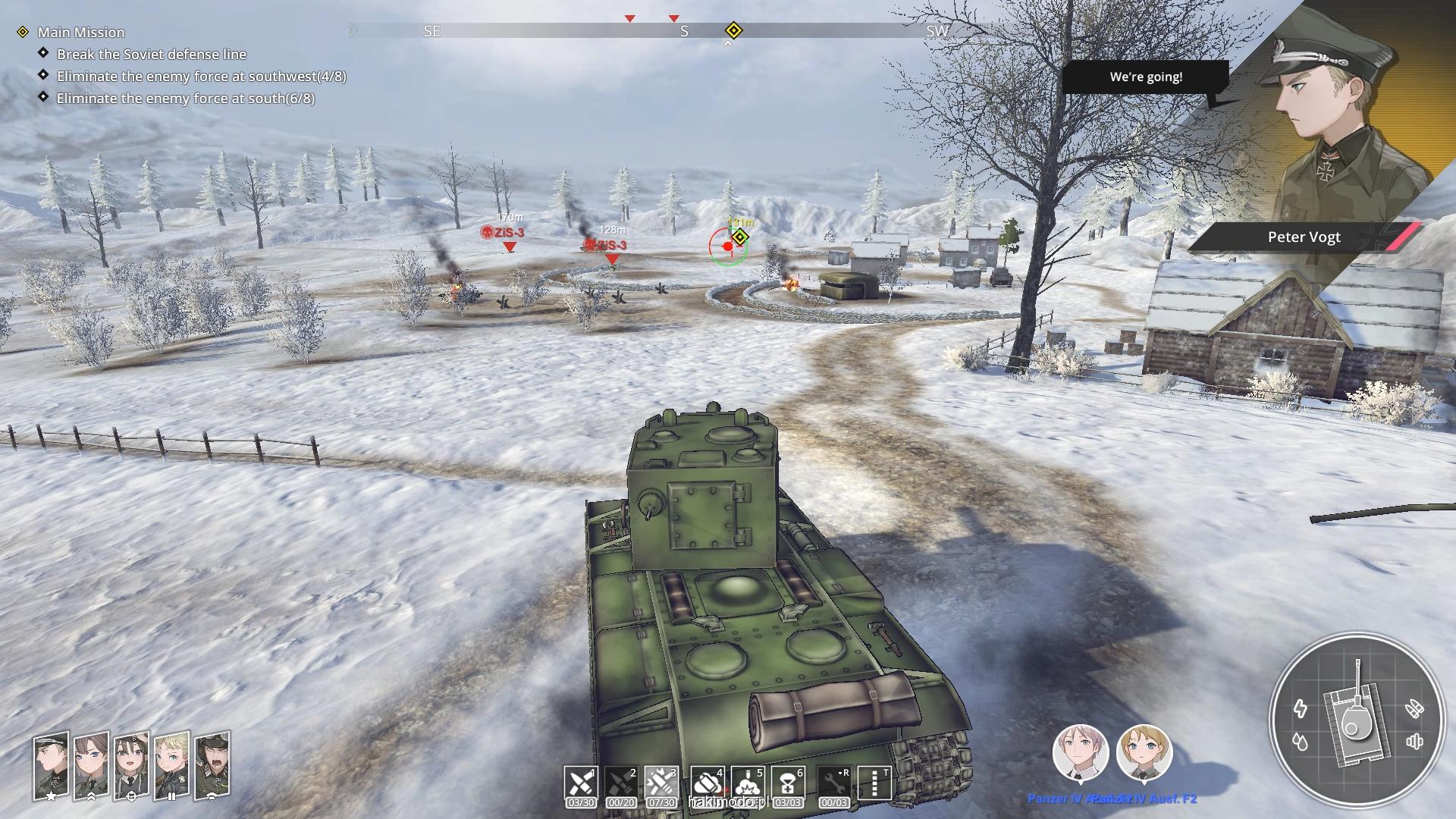1456x819 pixels.
Task: Select the blonde ally Panzer IV commander portrait
Action: click(1144, 752)
